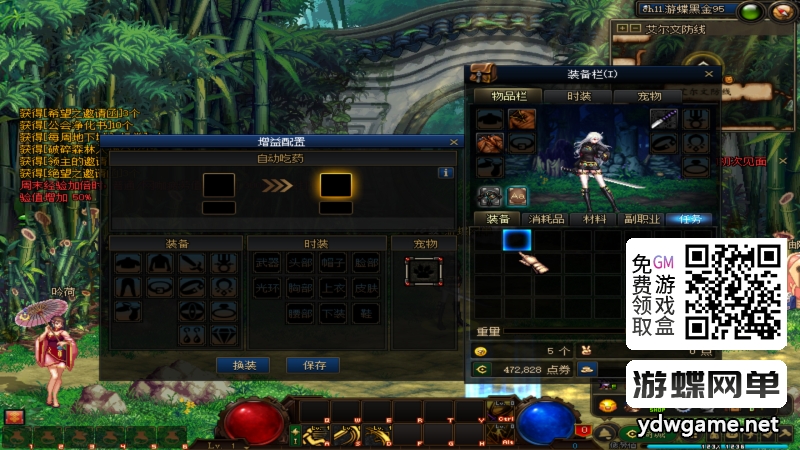Switch to the 宠物 tab in inventory
This screenshot has width=800, height=450.
pyautogui.click(x=650, y=96)
